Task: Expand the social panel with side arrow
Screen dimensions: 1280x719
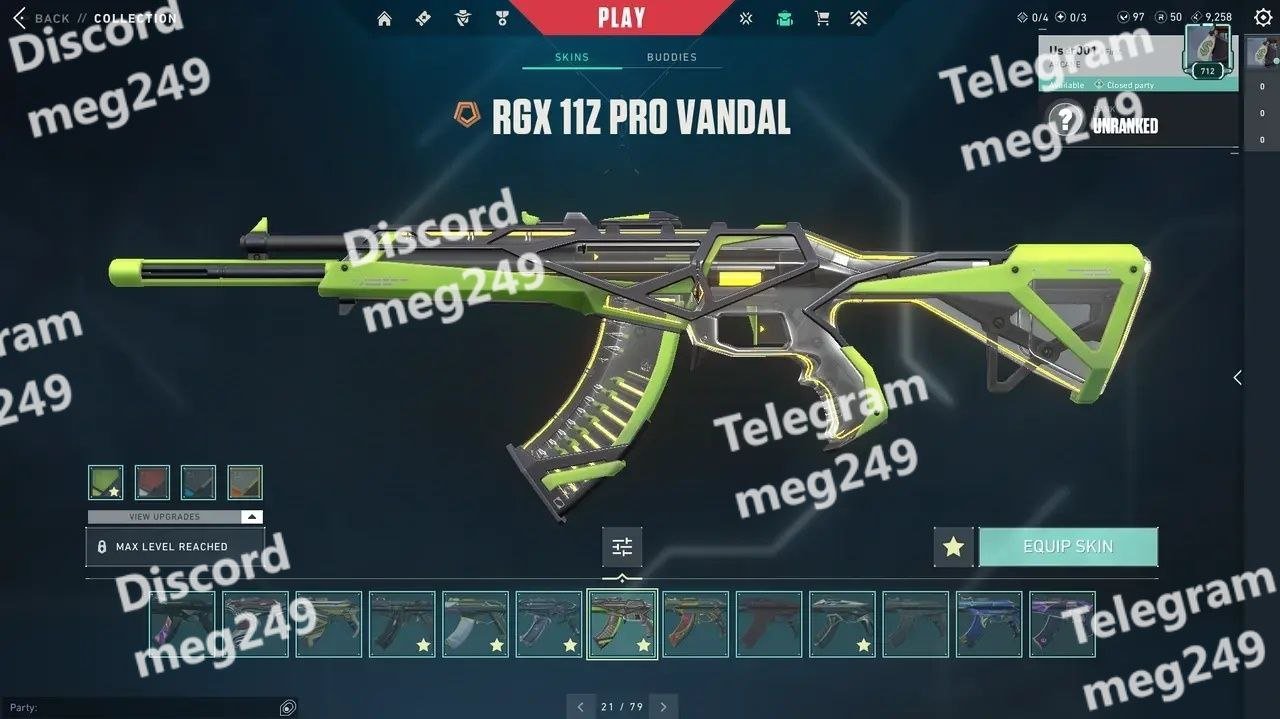Action: click(1237, 377)
